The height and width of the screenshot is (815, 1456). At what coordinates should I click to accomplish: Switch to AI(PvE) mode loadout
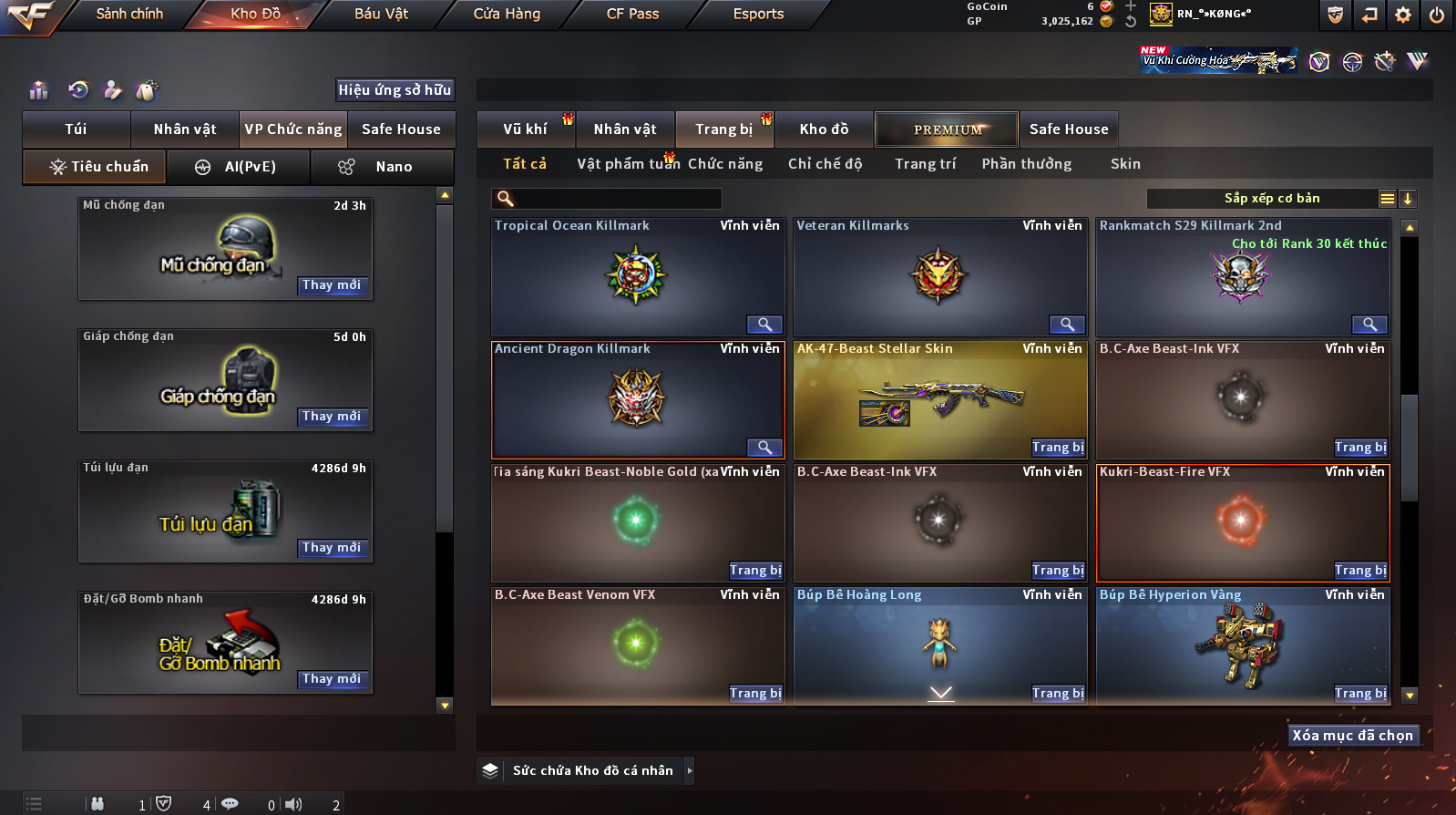(x=239, y=167)
